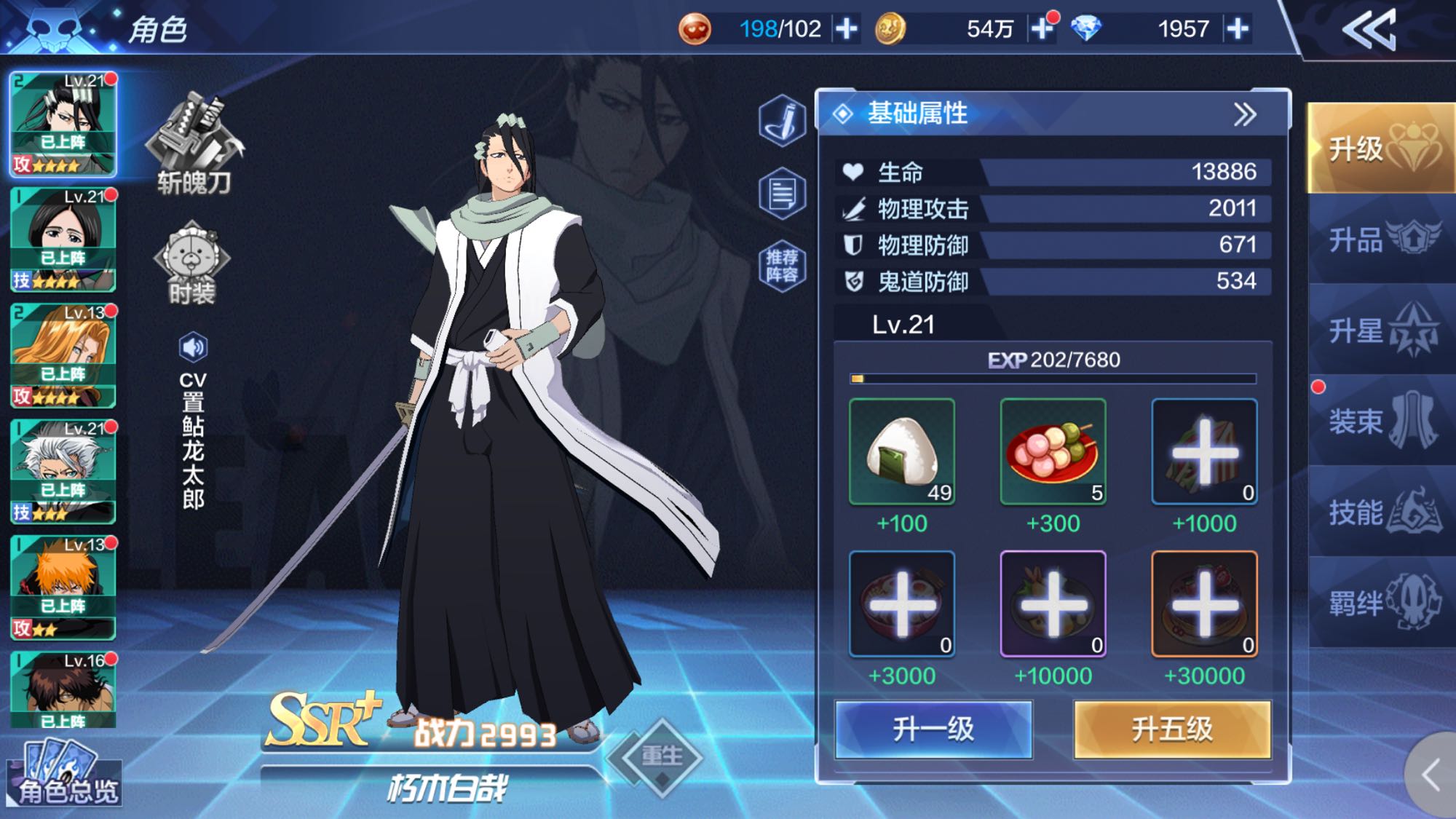Play the CV voice sample

tap(193, 347)
